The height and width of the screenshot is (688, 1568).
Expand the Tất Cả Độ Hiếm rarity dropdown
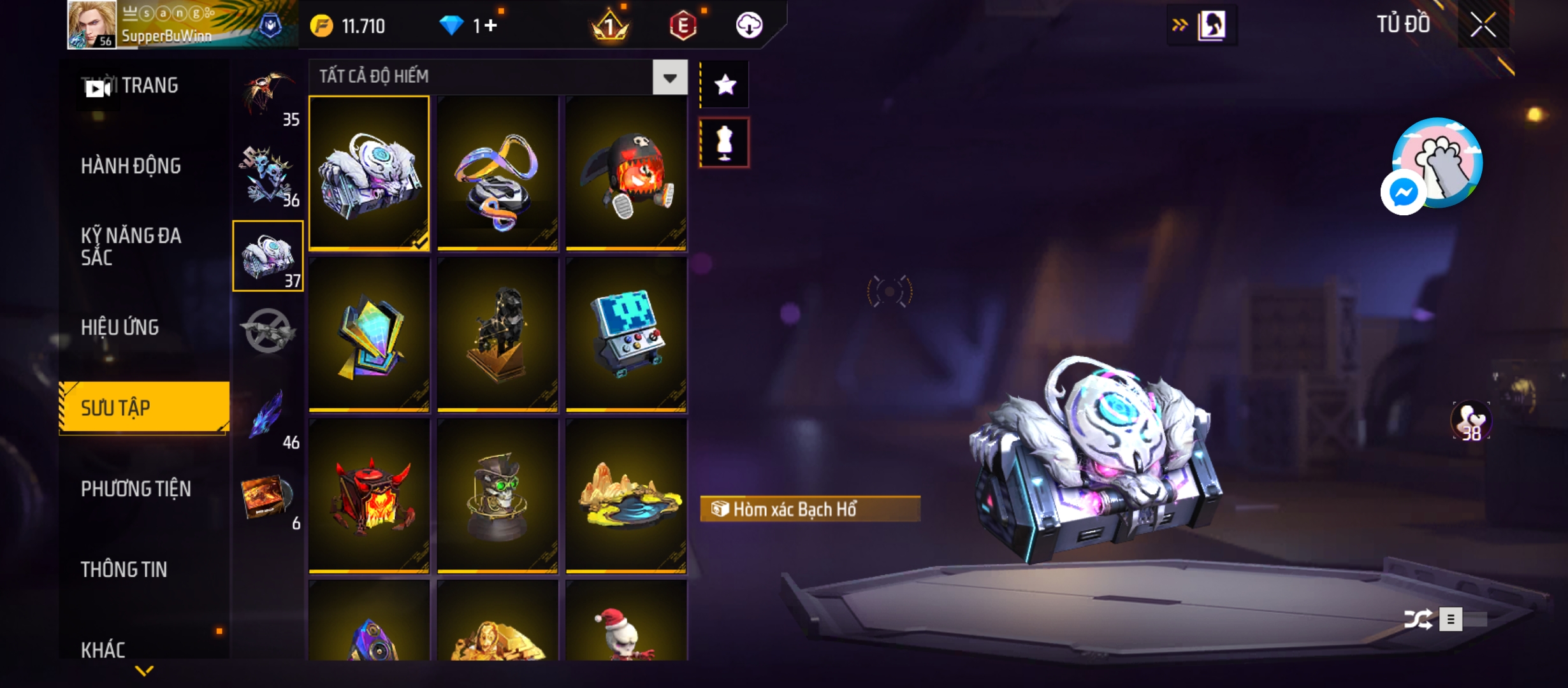coord(669,78)
